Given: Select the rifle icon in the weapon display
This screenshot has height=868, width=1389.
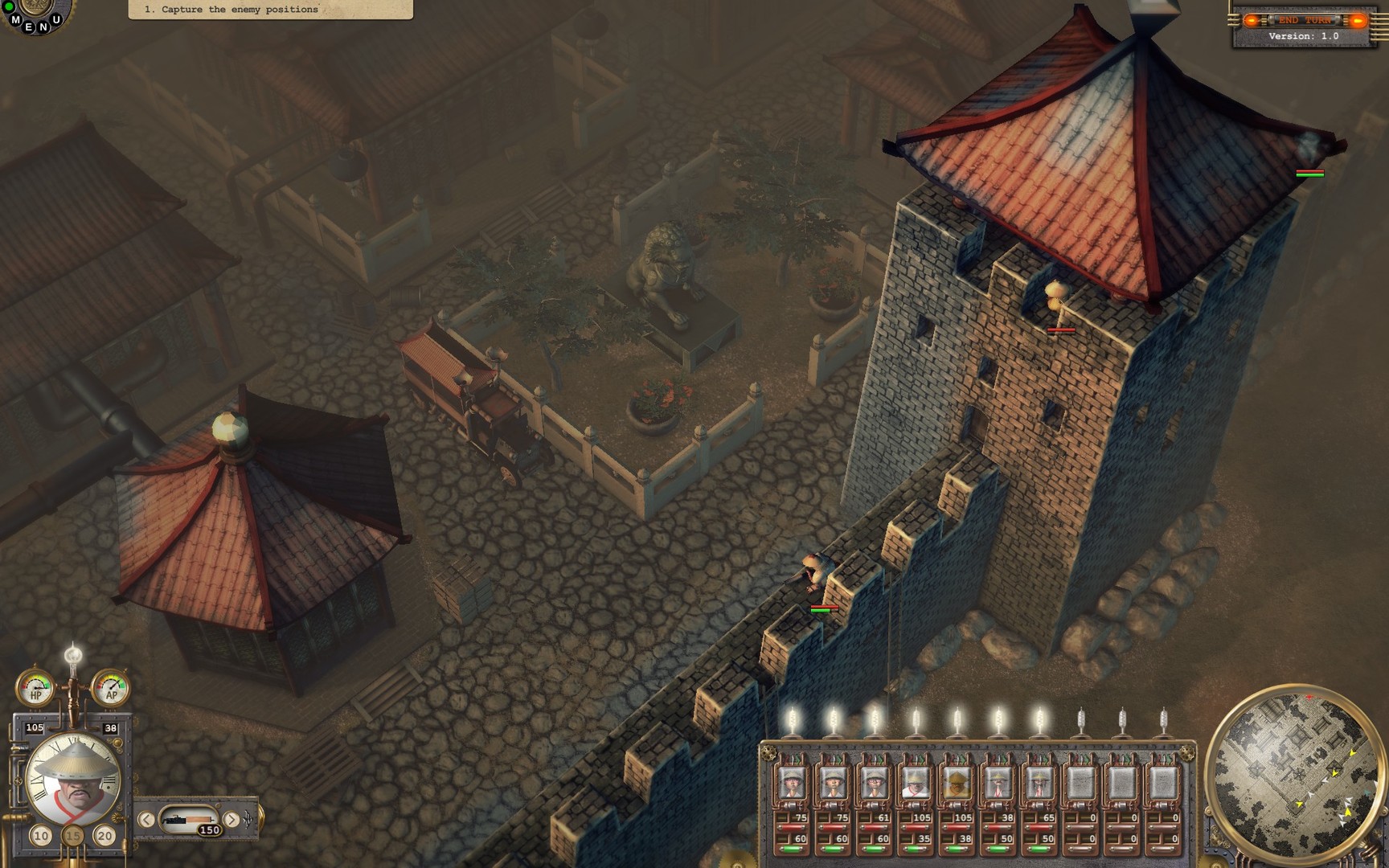Looking at the screenshot, I should [188, 820].
